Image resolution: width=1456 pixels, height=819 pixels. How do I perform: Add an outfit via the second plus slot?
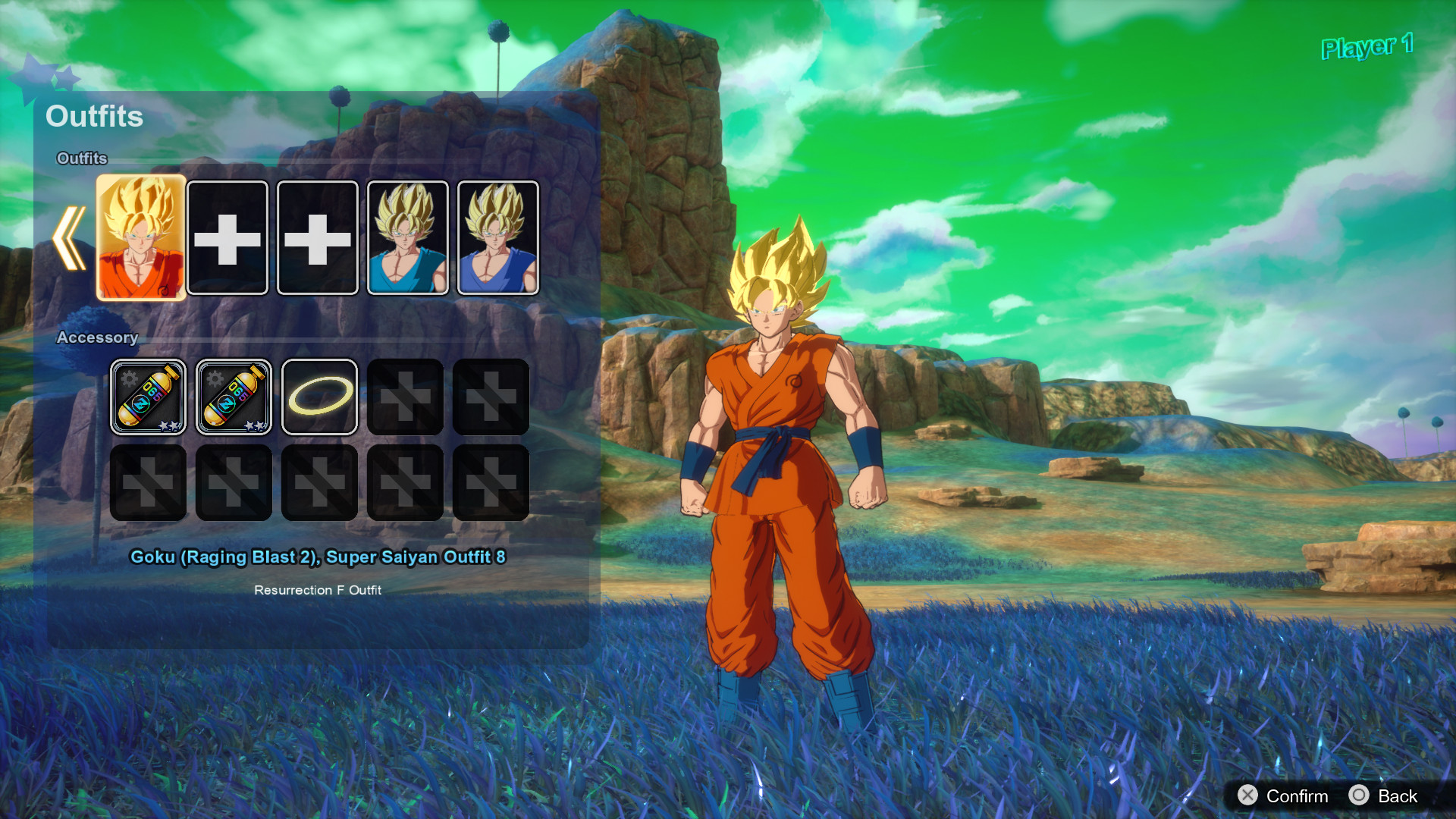click(x=318, y=237)
